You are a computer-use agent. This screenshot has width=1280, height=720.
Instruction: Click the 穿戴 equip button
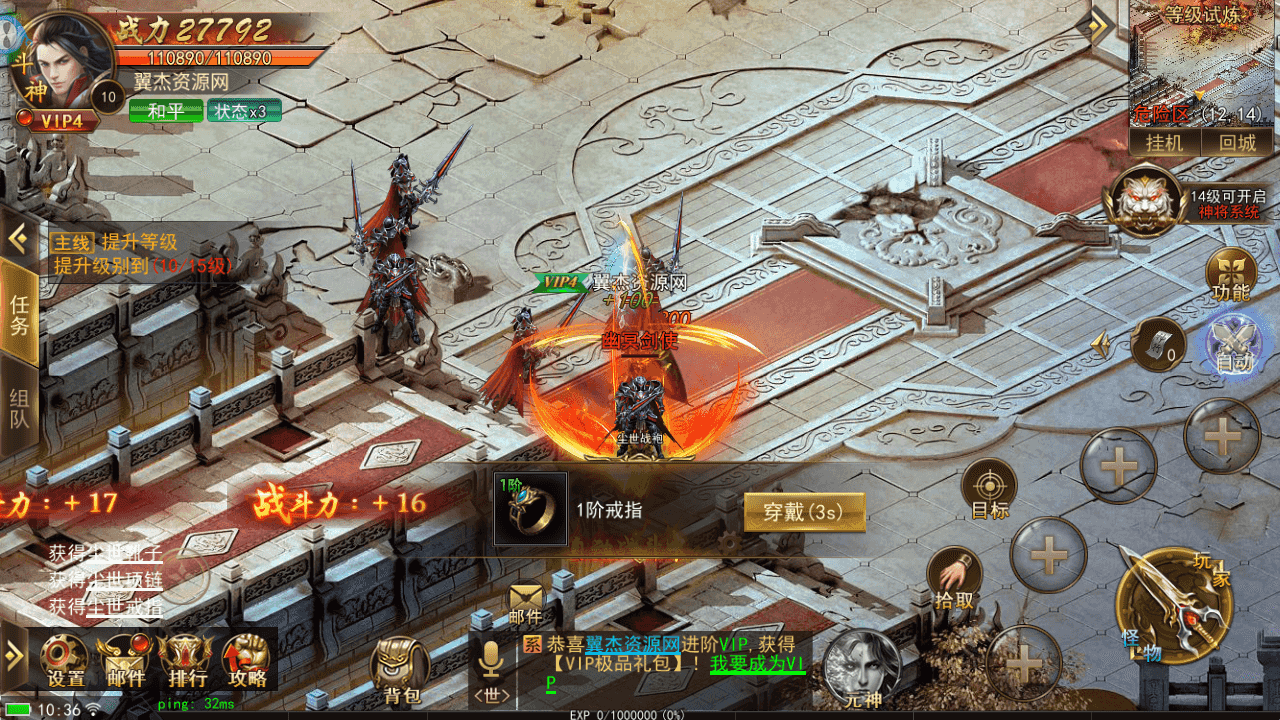[803, 512]
